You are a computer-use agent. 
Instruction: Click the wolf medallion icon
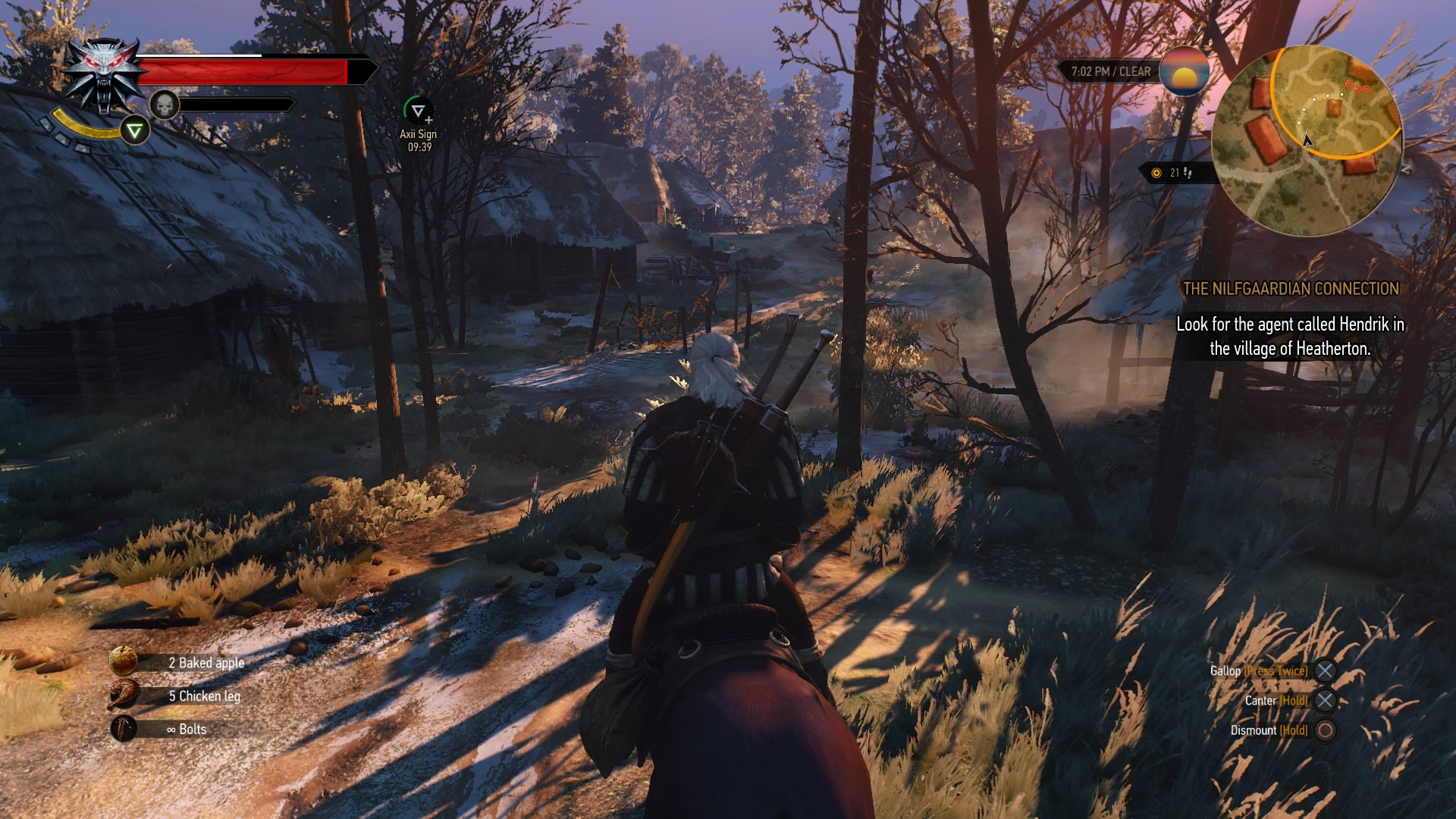102,74
